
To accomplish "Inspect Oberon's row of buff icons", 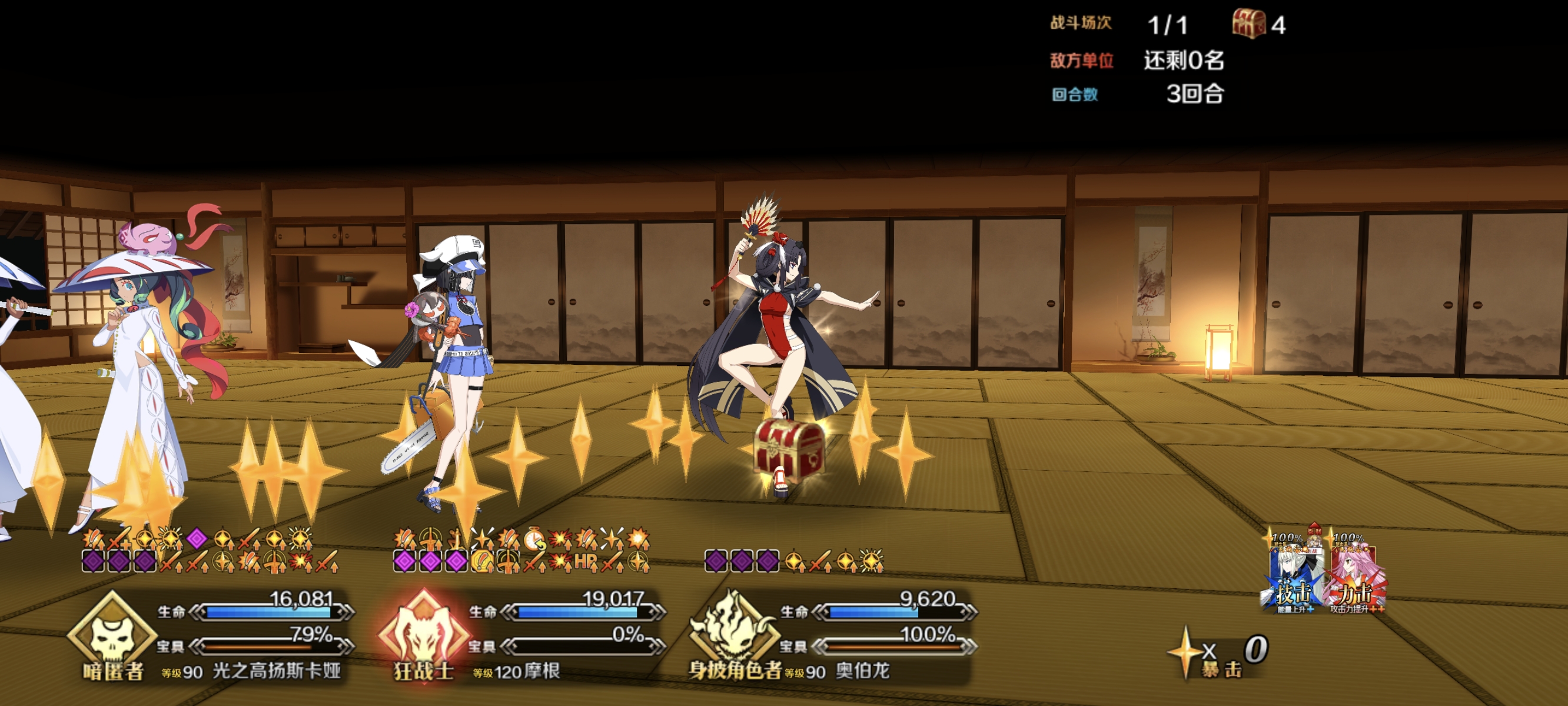I will click(794, 561).
